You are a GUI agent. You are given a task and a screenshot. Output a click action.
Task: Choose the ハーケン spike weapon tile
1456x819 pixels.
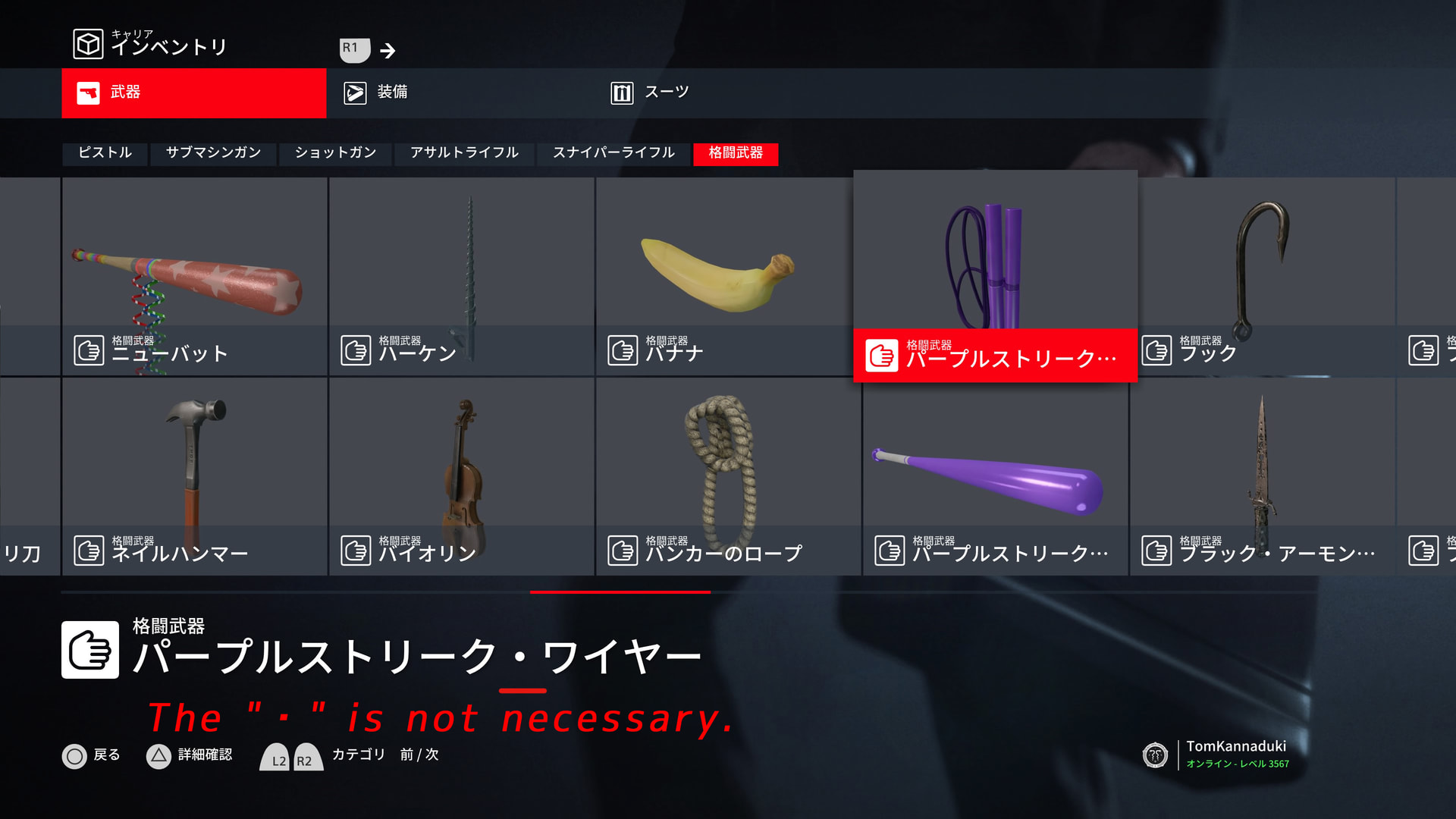[x=462, y=276]
